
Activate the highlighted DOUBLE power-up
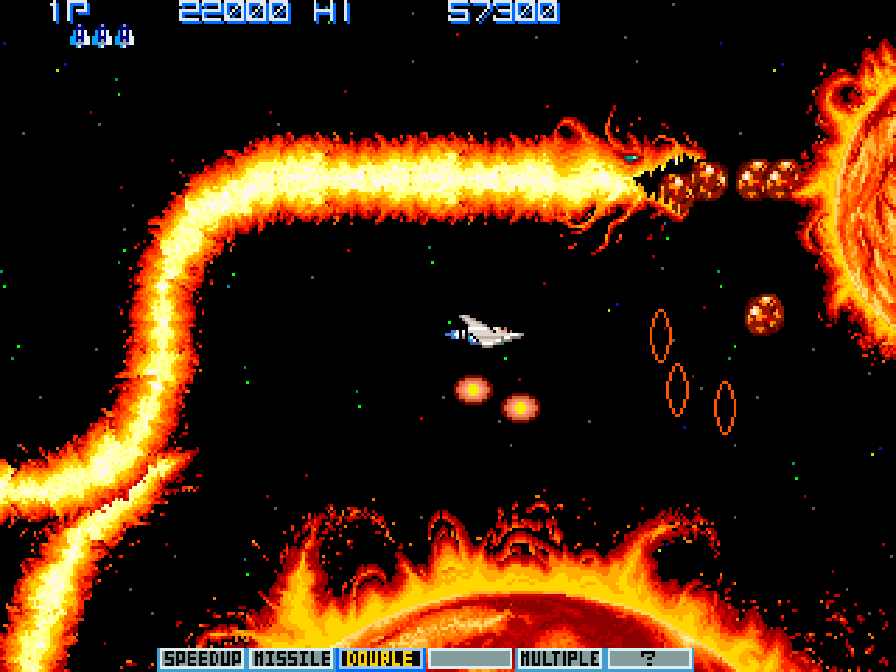tap(380, 659)
